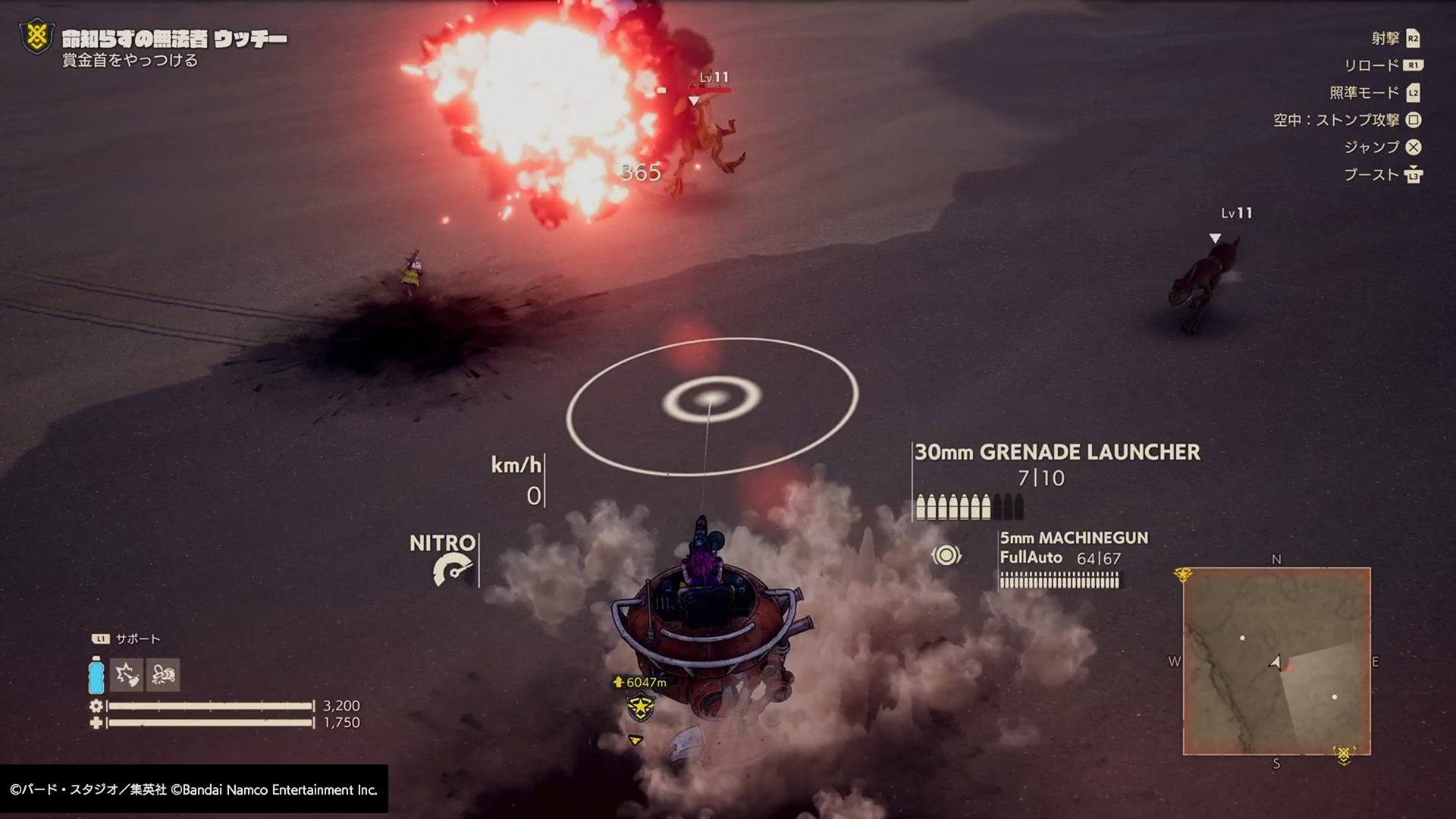Click the secondary weapon target icon
1456x819 pixels.
[946, 556]
